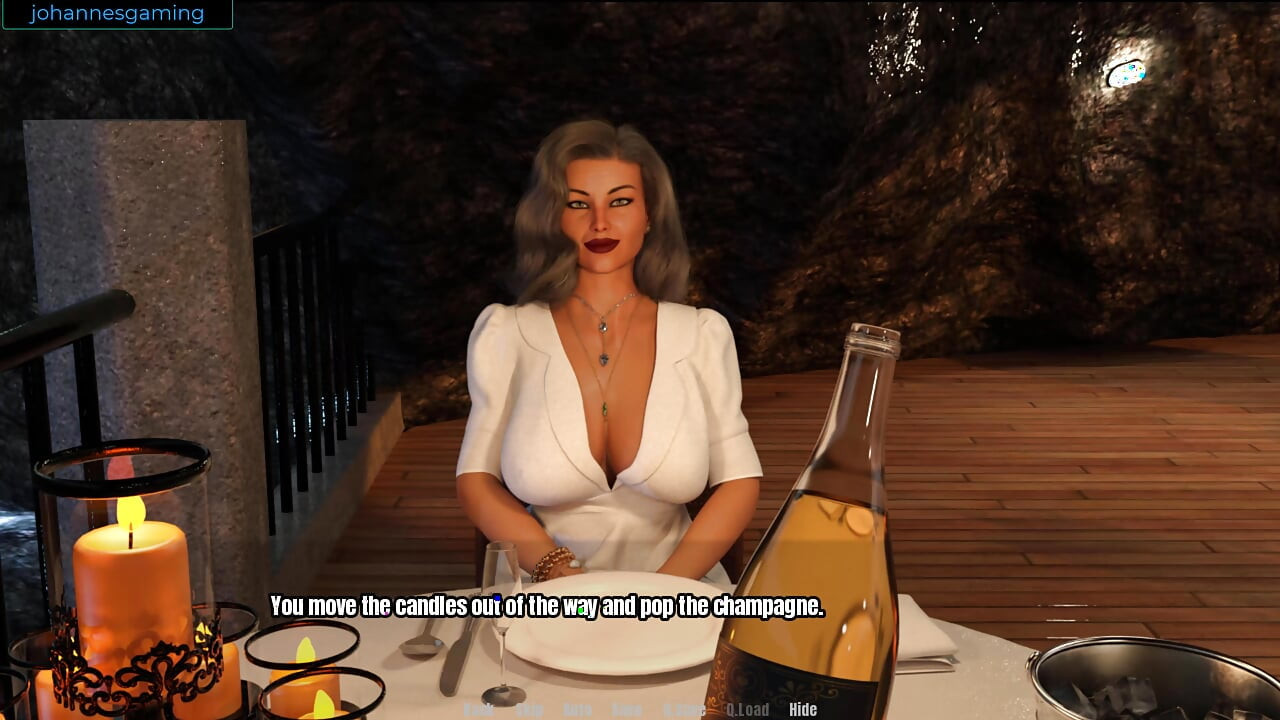
Task: Click "Q.Load" to load quicksave
Action: pos(747,709)
